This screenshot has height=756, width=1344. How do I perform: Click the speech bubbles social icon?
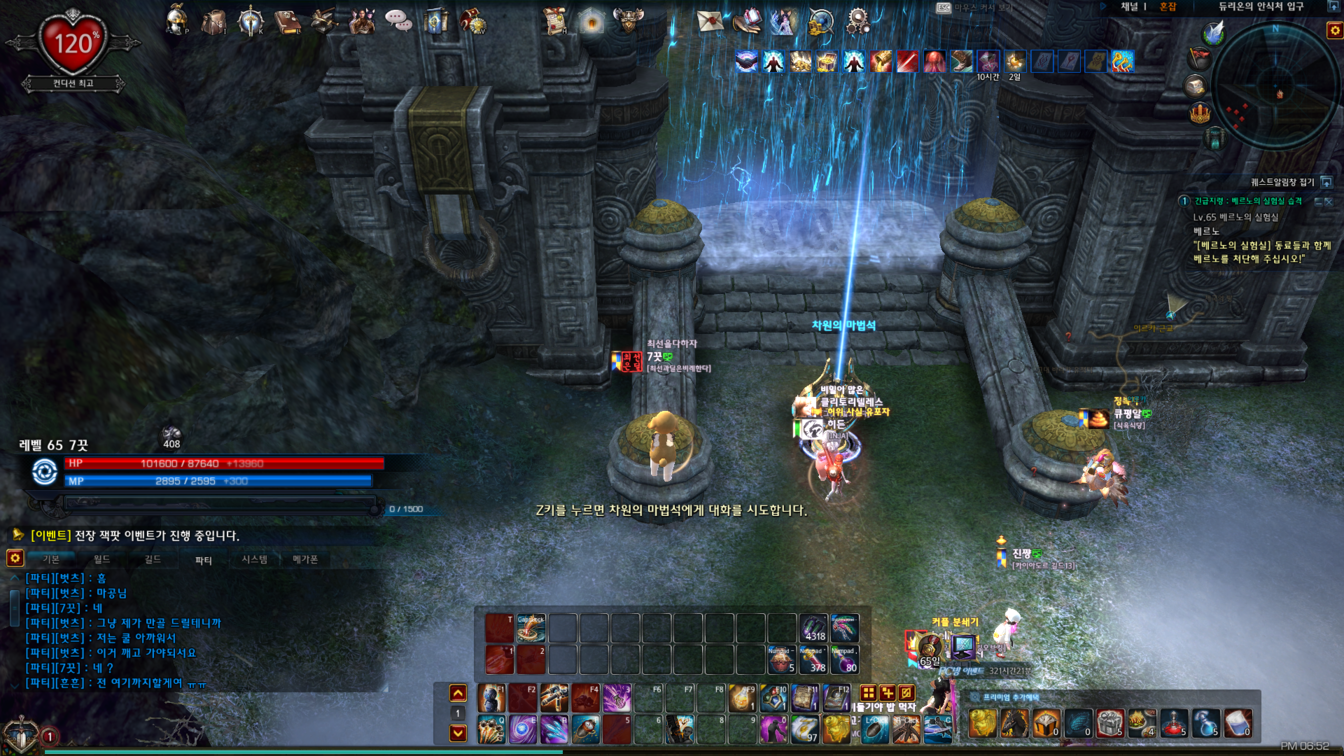tap(398, 21)
